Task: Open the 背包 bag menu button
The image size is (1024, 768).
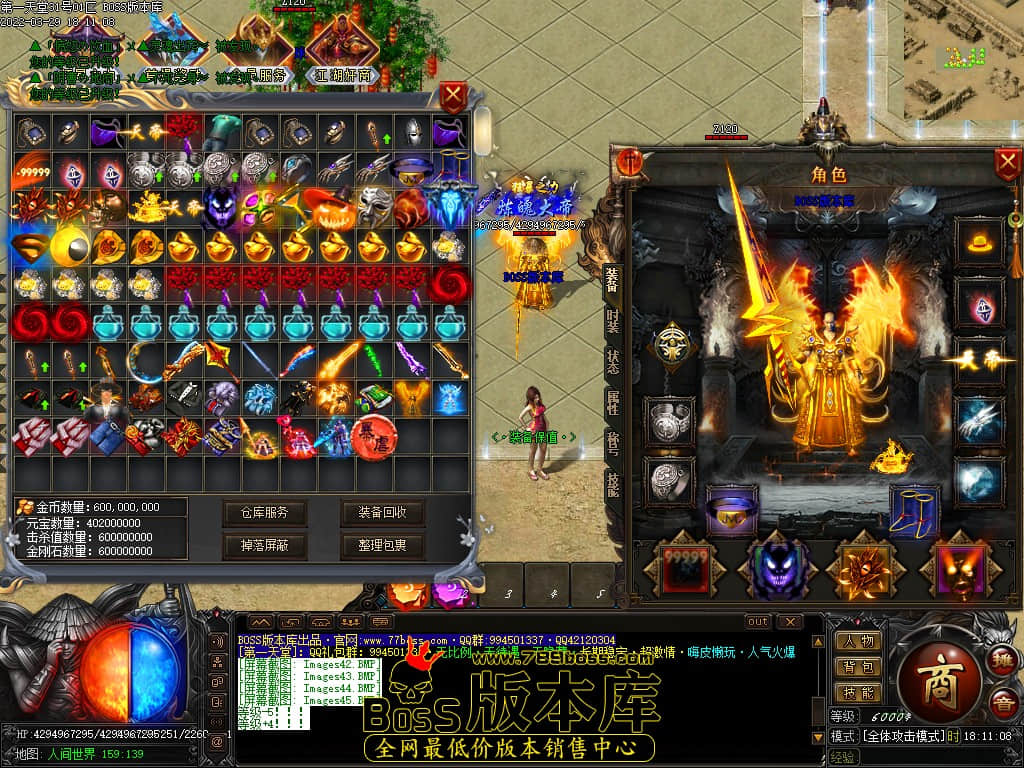Action: pyautogui.click(x=857, y=667)
